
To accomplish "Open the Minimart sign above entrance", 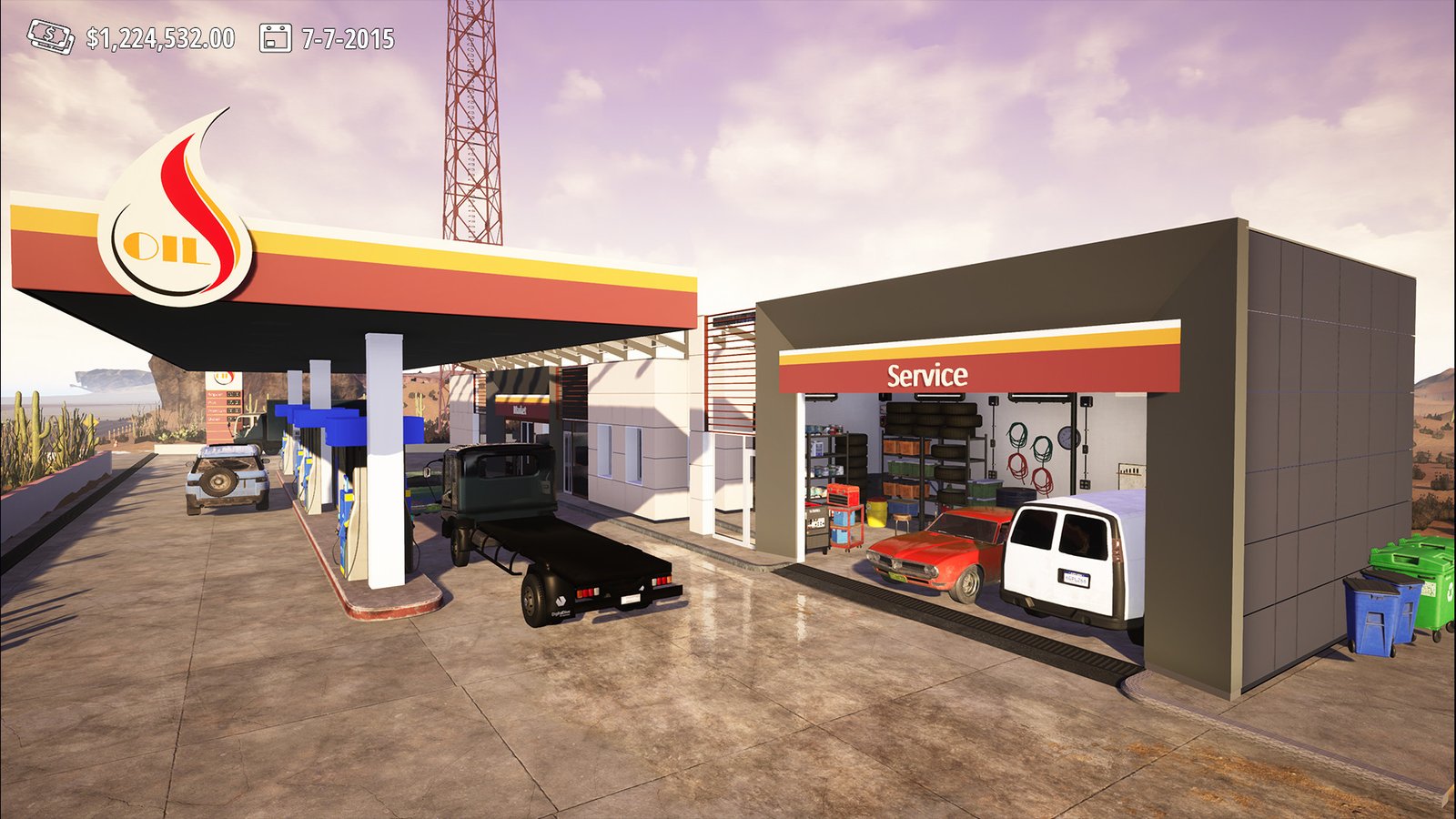I will tap(521, 409).
